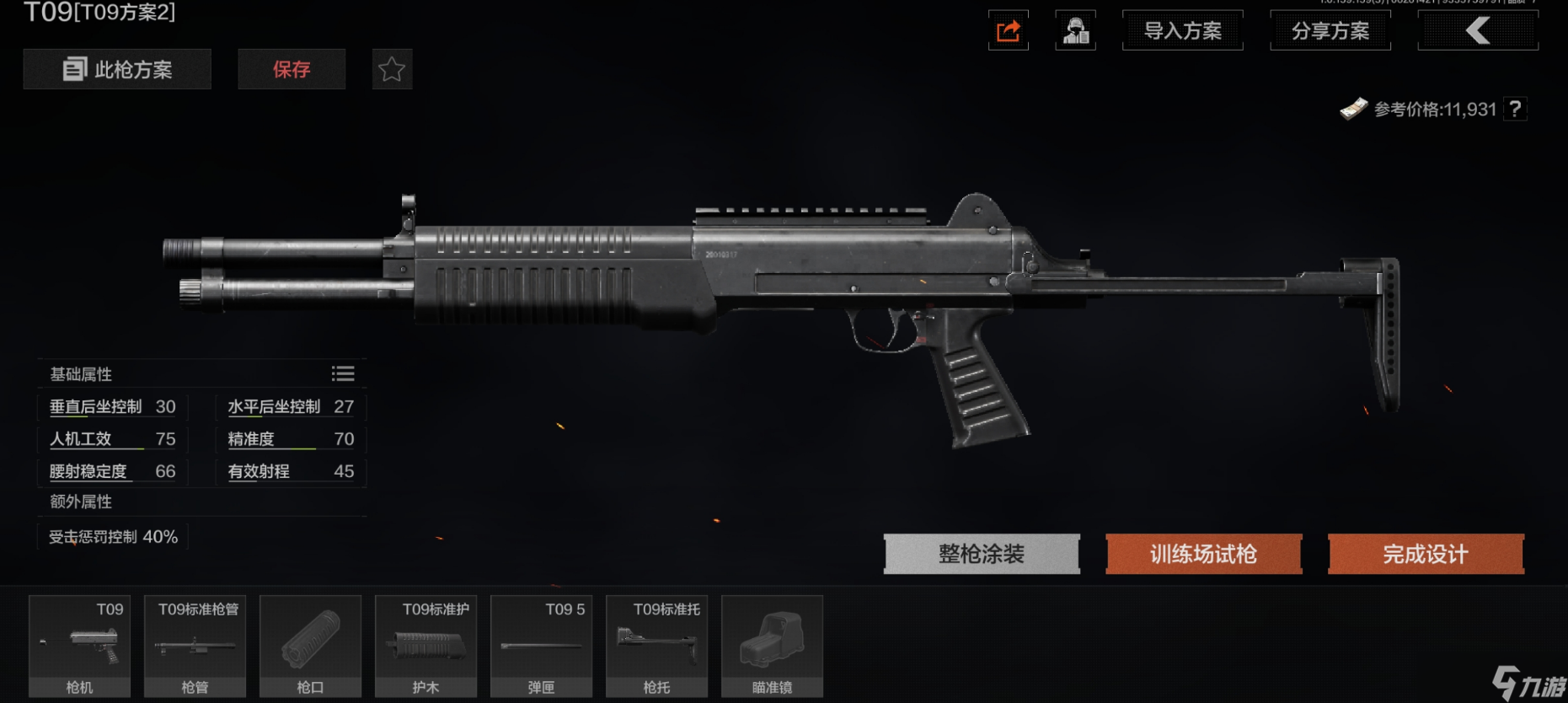
Task: Start 训练场试枪 firing range test
Action: click(x=1203, y=554)
